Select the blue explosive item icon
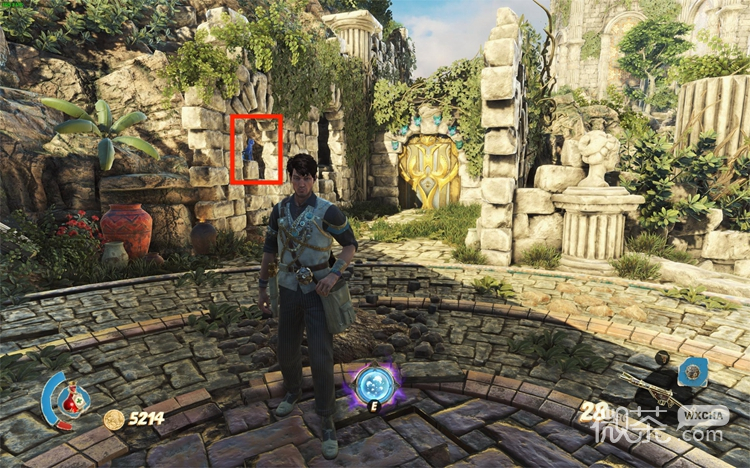 [x=691, y=372]
